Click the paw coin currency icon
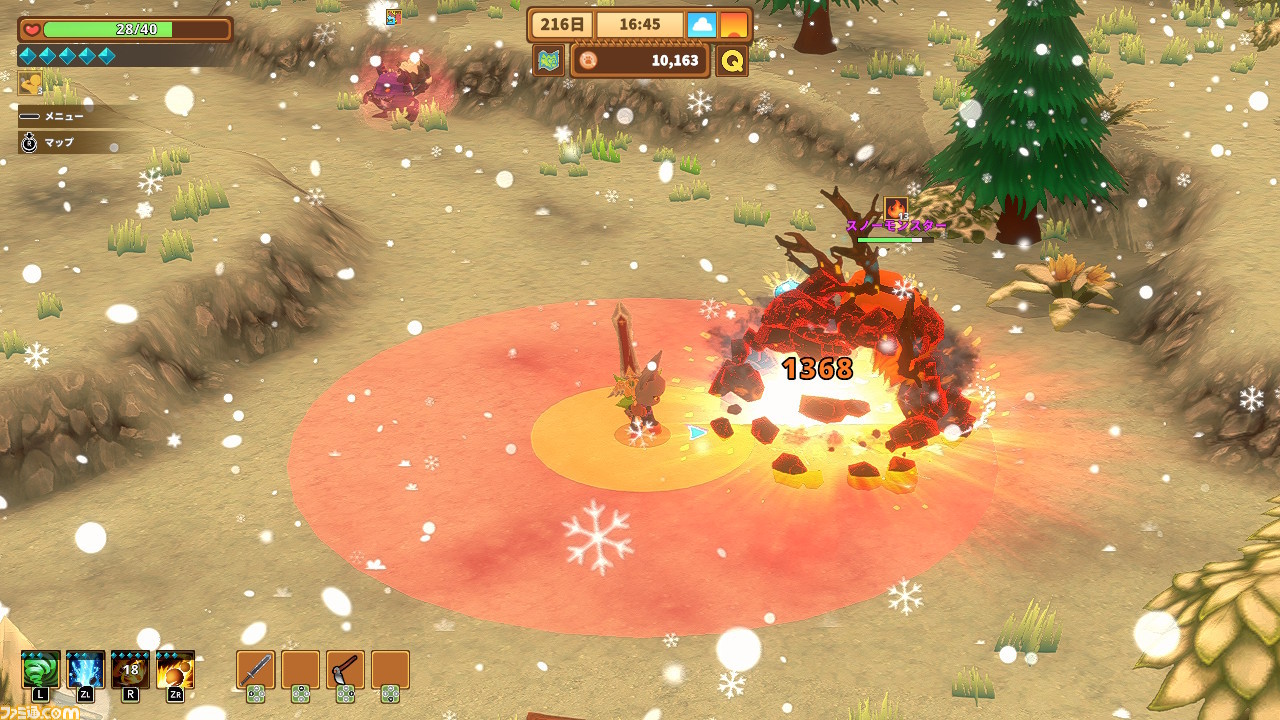The image size is (1280, 720). [x=587, y=61]
